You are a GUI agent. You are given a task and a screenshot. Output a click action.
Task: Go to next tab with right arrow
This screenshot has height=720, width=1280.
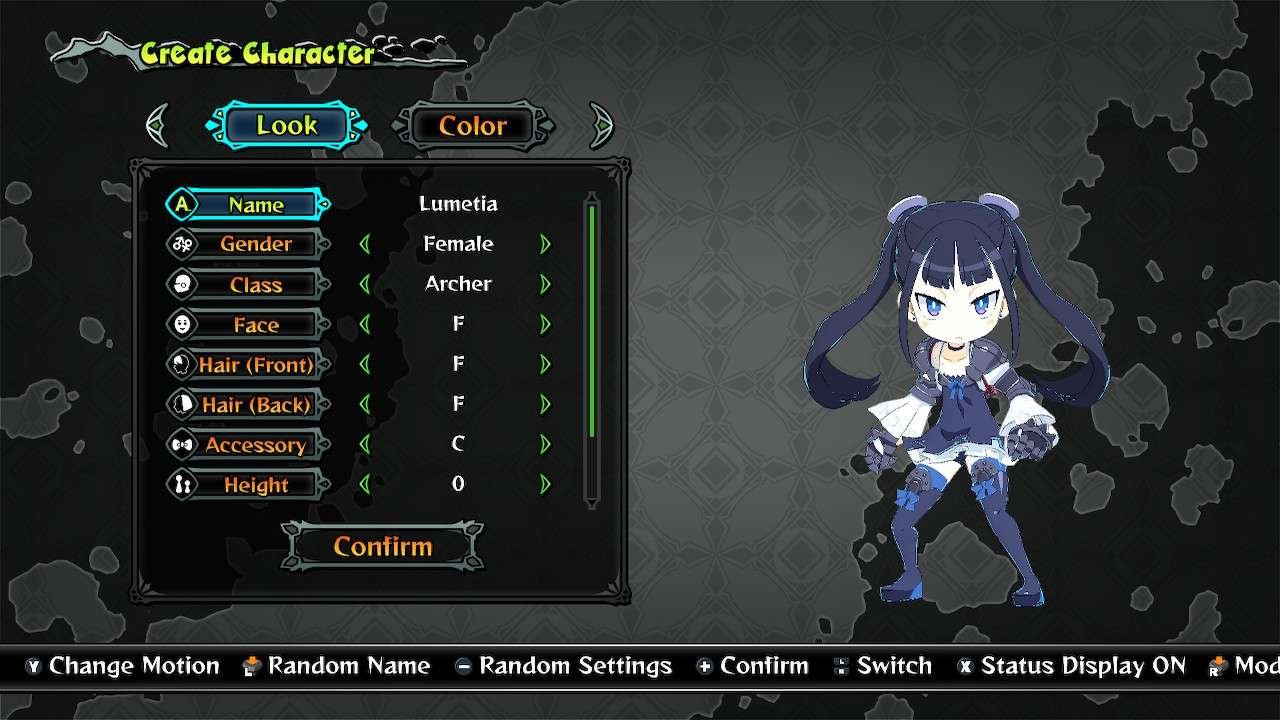pyautogui.click(x=600, y=126)
